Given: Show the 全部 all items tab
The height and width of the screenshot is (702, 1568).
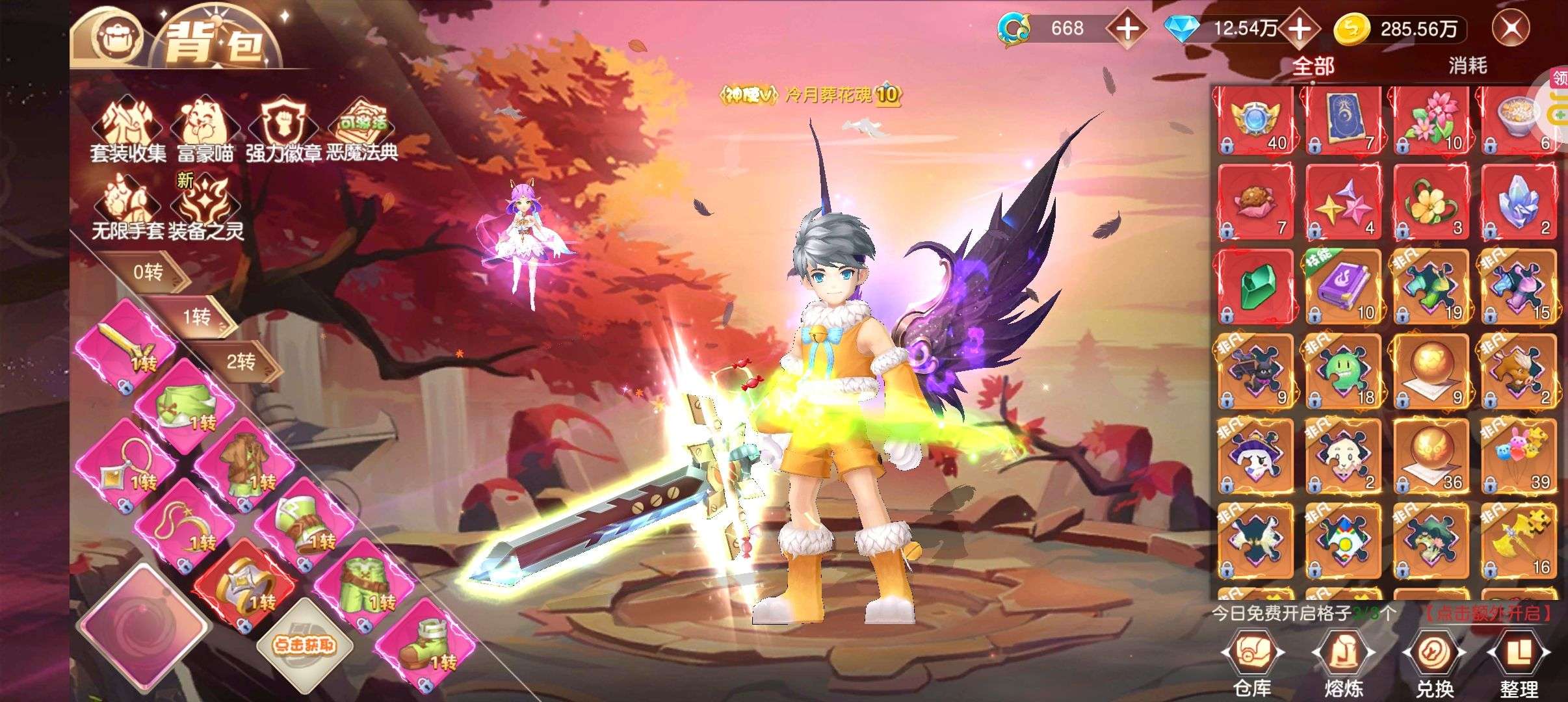Looking at the screenshot, I should click(1313, 66).
